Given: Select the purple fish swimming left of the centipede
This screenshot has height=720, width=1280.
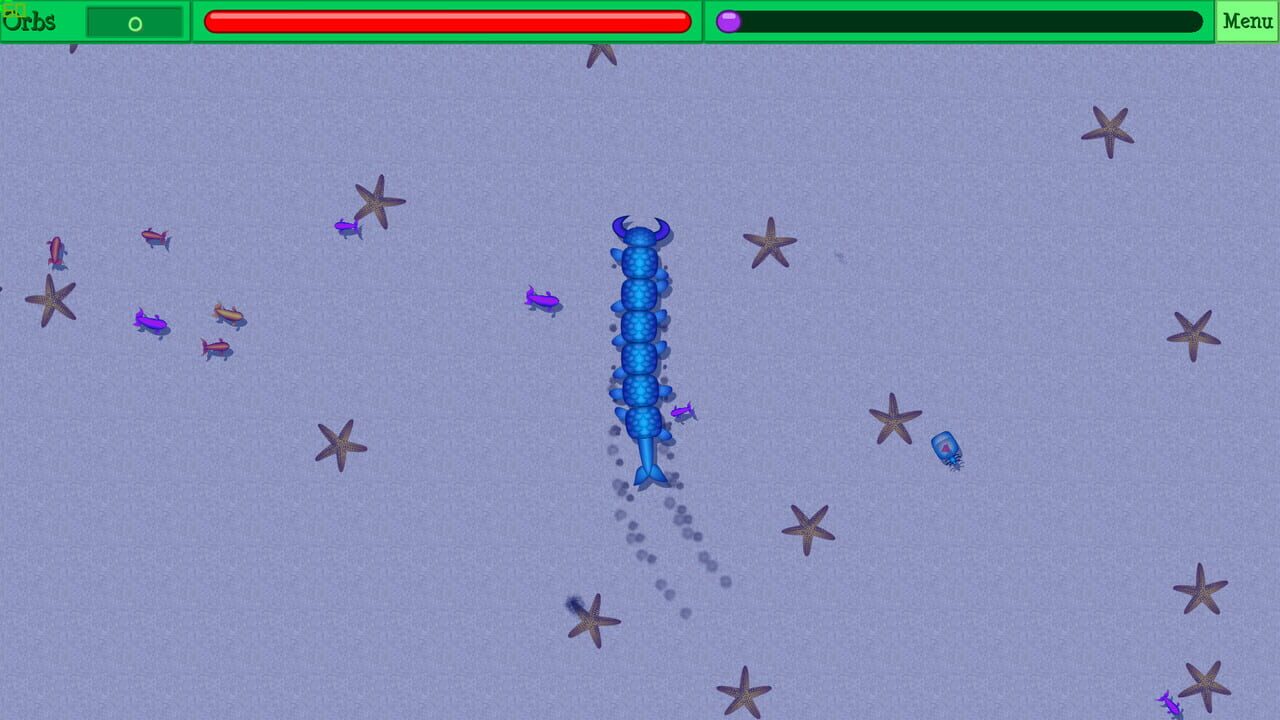Looking at the screenshot, I should (541, 298).
